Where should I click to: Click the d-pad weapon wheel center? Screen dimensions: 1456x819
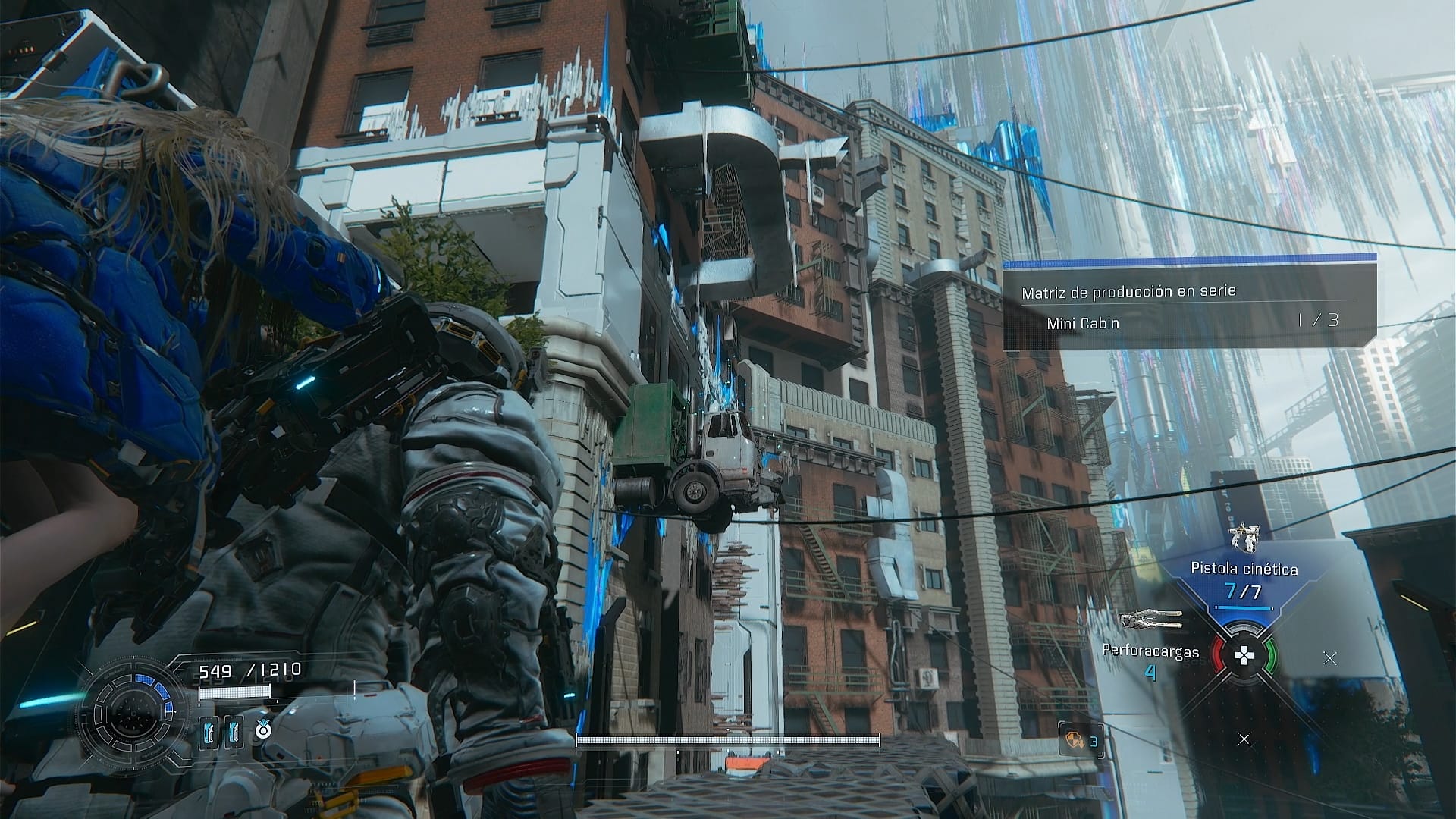click(x=1244, y=656)
